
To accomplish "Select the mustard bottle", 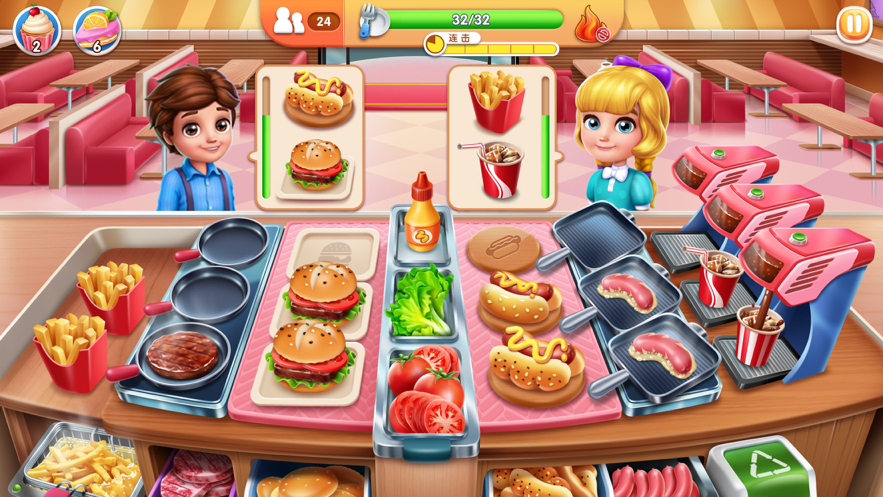I will coord(421,213).
